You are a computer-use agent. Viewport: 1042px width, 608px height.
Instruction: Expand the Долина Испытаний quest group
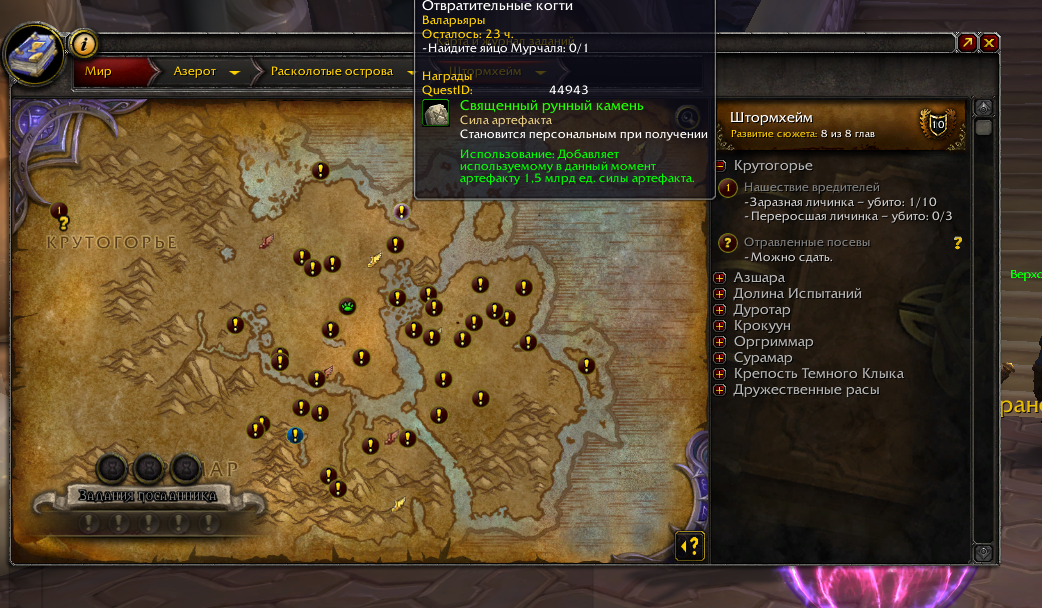[x=720, y=294]
